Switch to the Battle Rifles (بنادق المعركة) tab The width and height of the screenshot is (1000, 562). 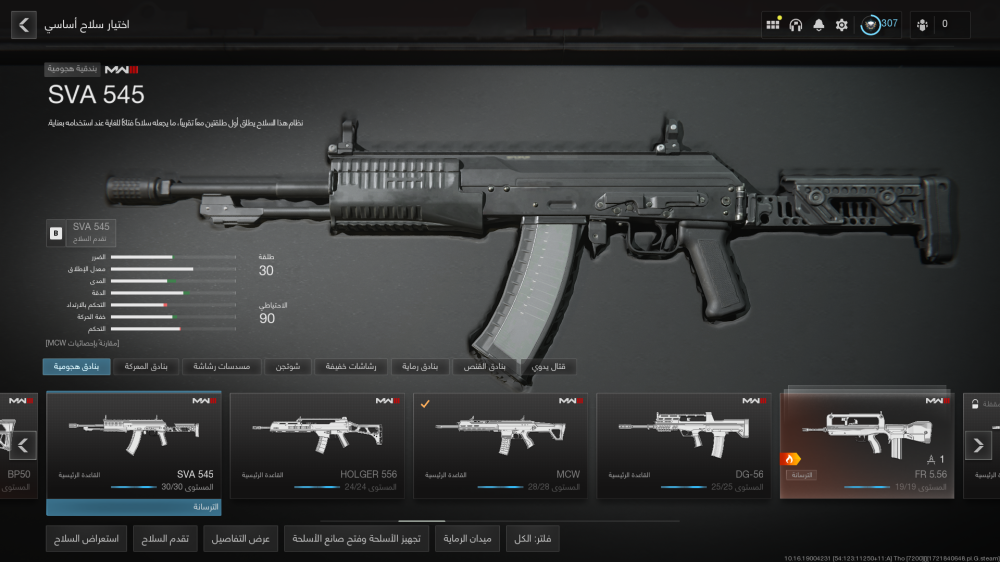tap(144, 367)
